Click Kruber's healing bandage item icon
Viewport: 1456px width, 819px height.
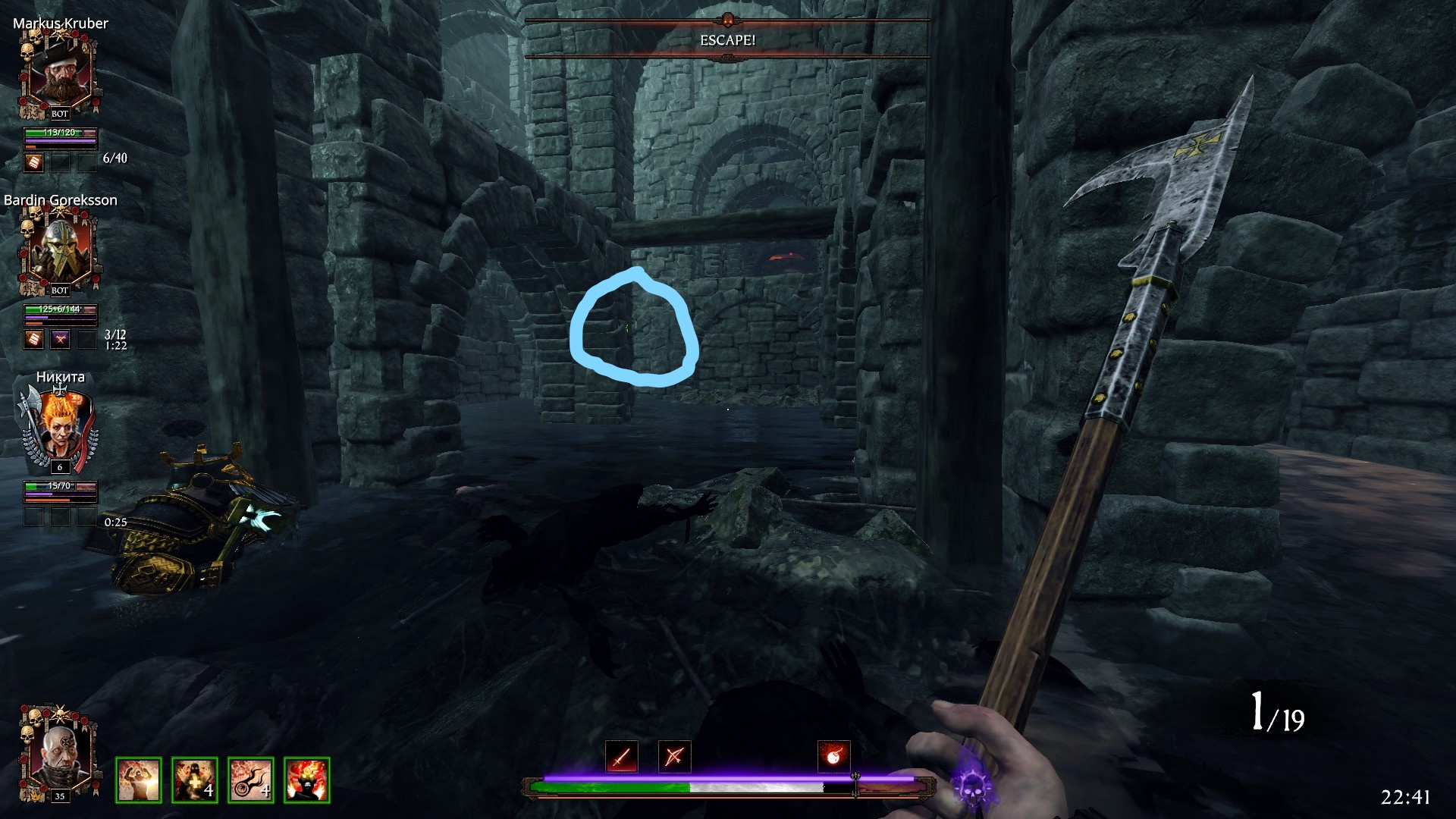tap(33, 162)
